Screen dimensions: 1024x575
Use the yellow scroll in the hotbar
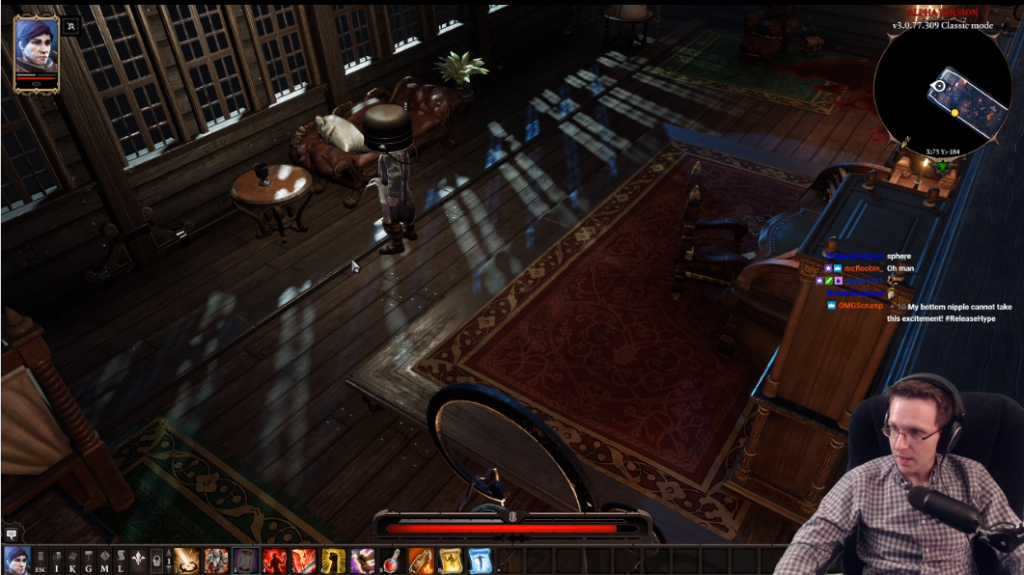pos(451,561)
